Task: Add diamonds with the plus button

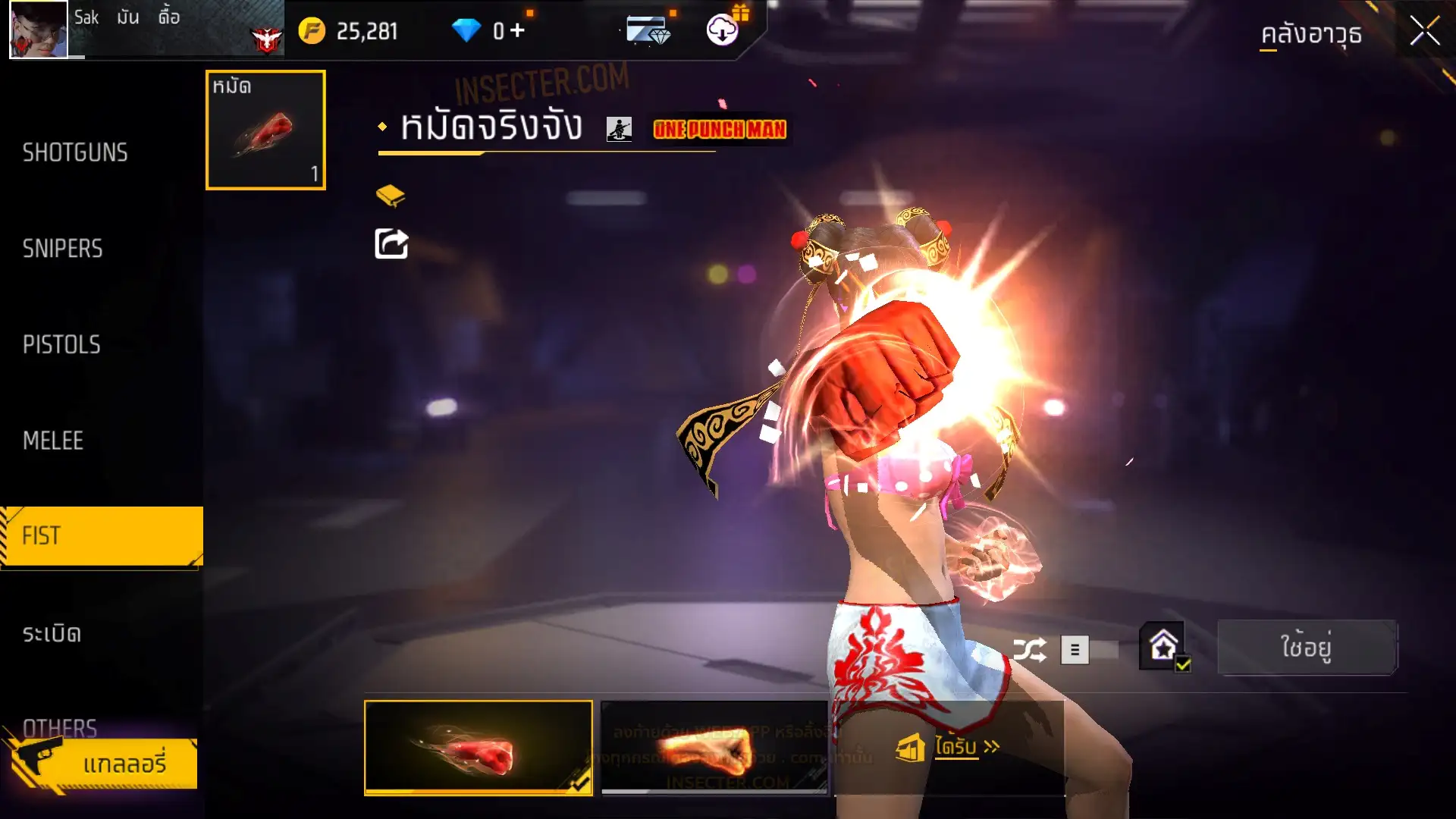Action: tap(517, 30)
